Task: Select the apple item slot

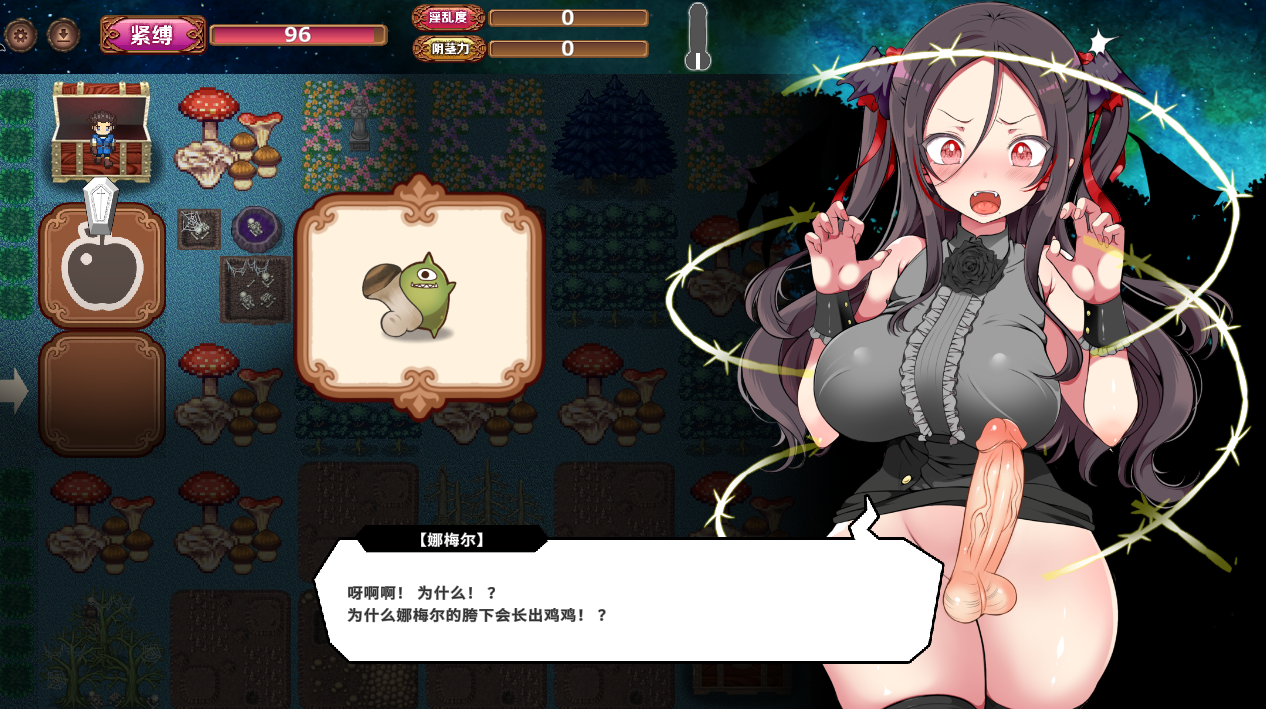Action: pyautogui.click(x=102, y=266)
